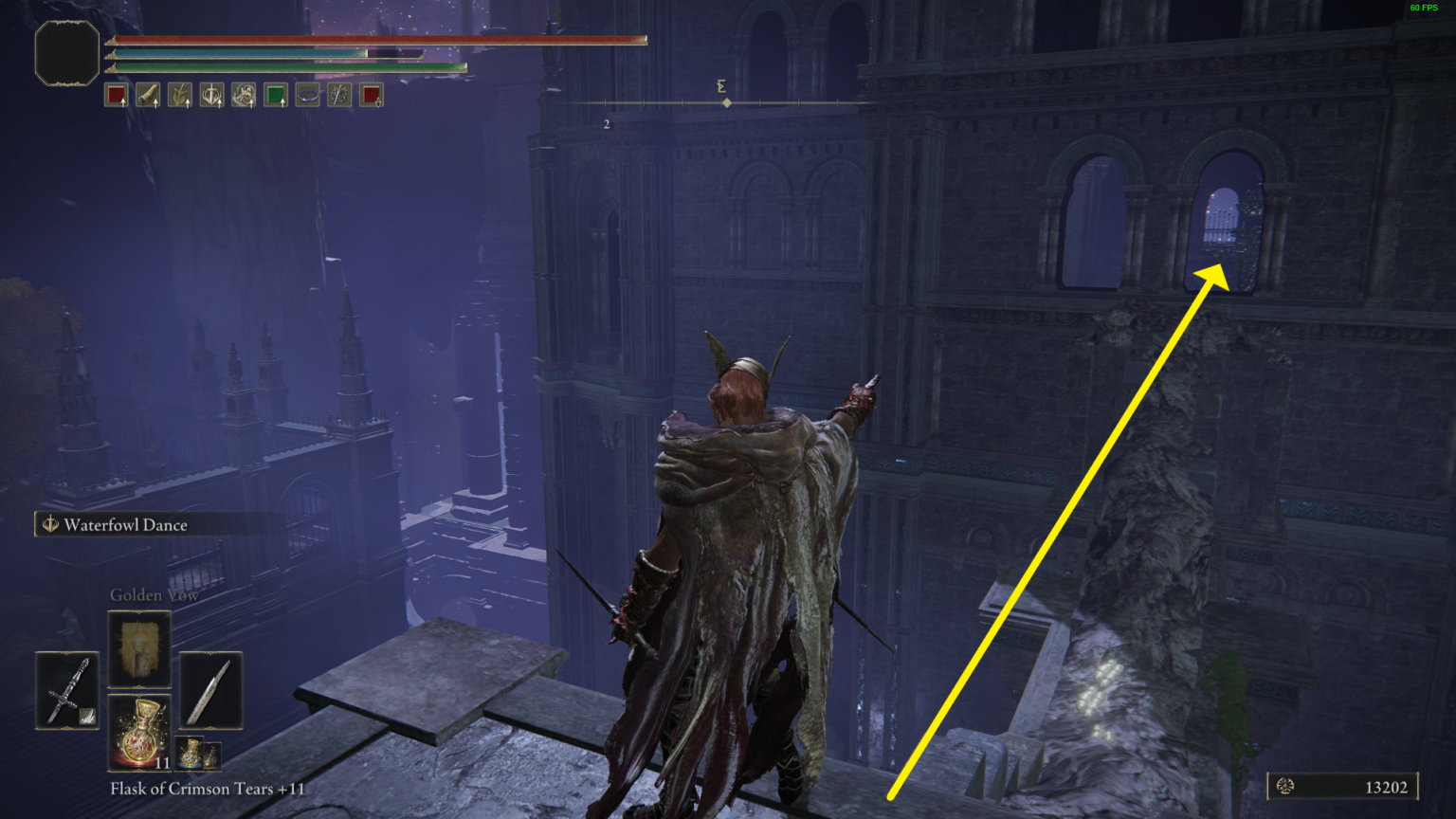This screenshot has height=819, width=1456.
Task: Select the red flask in the first pouch slot
Action: tap(116, 94)
